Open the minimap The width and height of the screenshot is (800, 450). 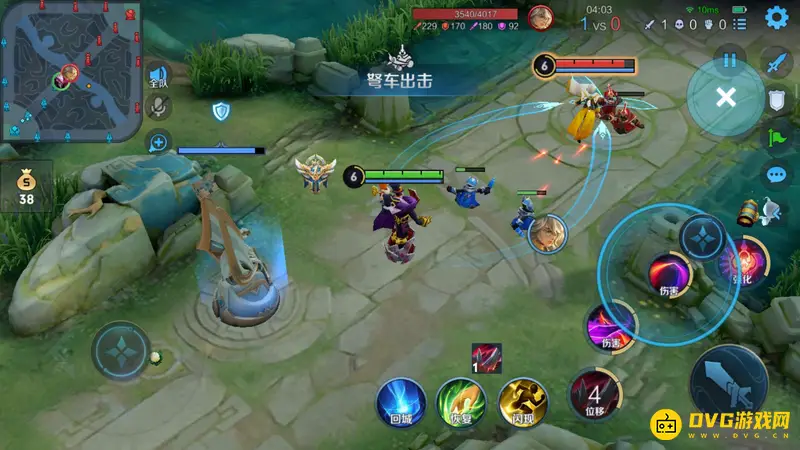pos(70,70)
